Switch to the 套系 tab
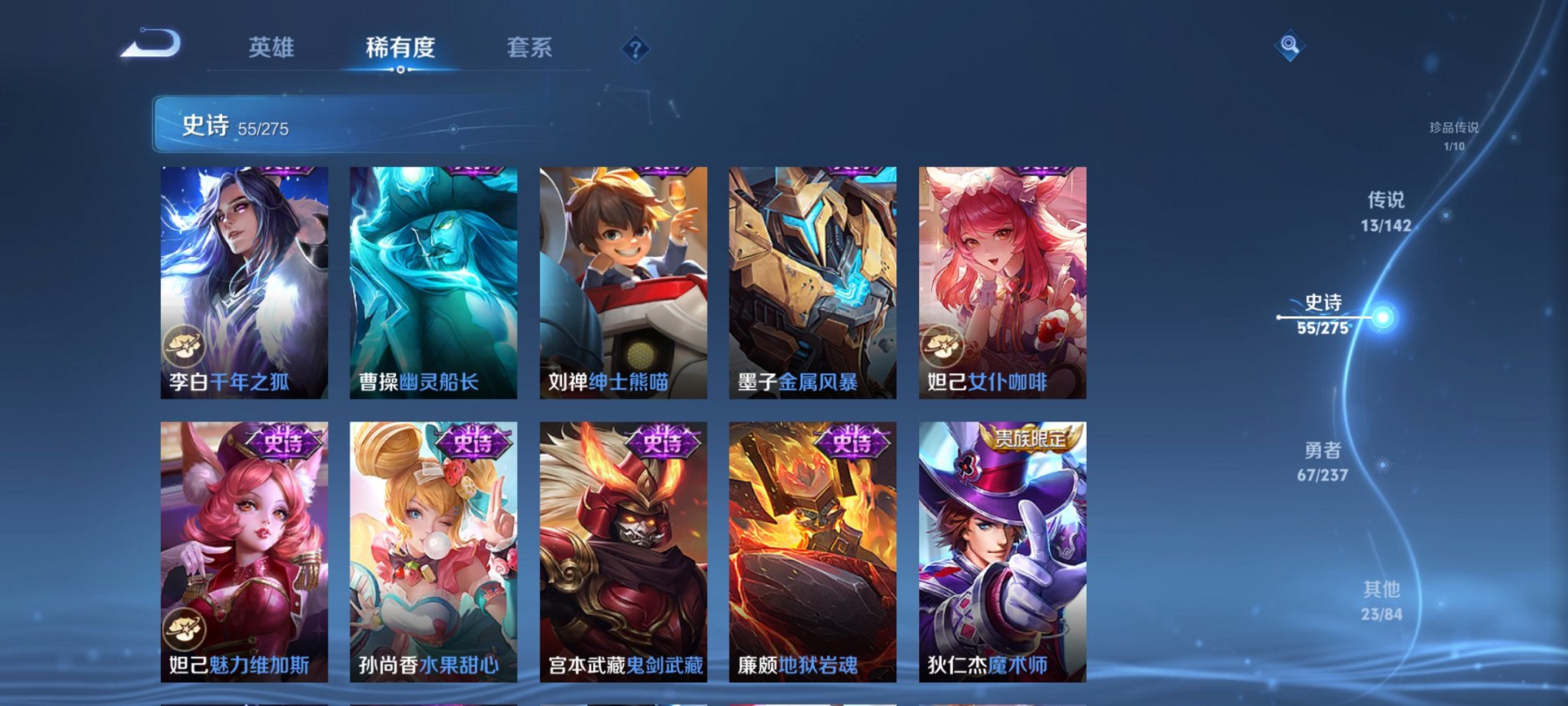Viewport: 1568px width, 706px height. coord(530,46)
